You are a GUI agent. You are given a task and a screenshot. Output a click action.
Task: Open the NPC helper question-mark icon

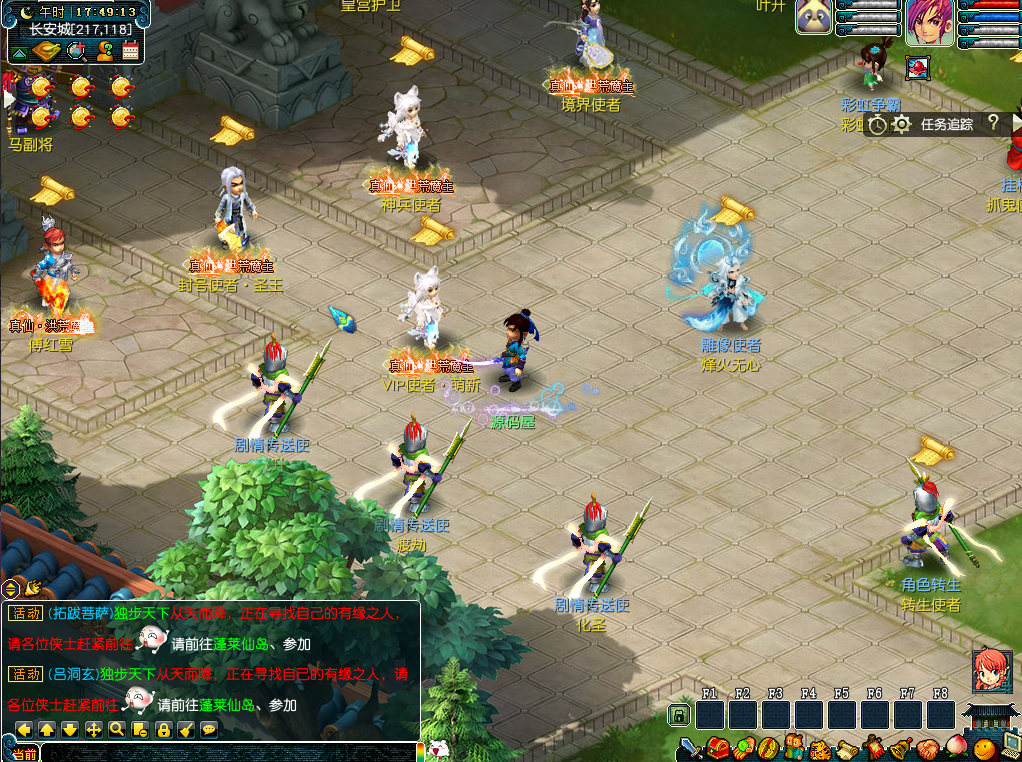point(103,51)
